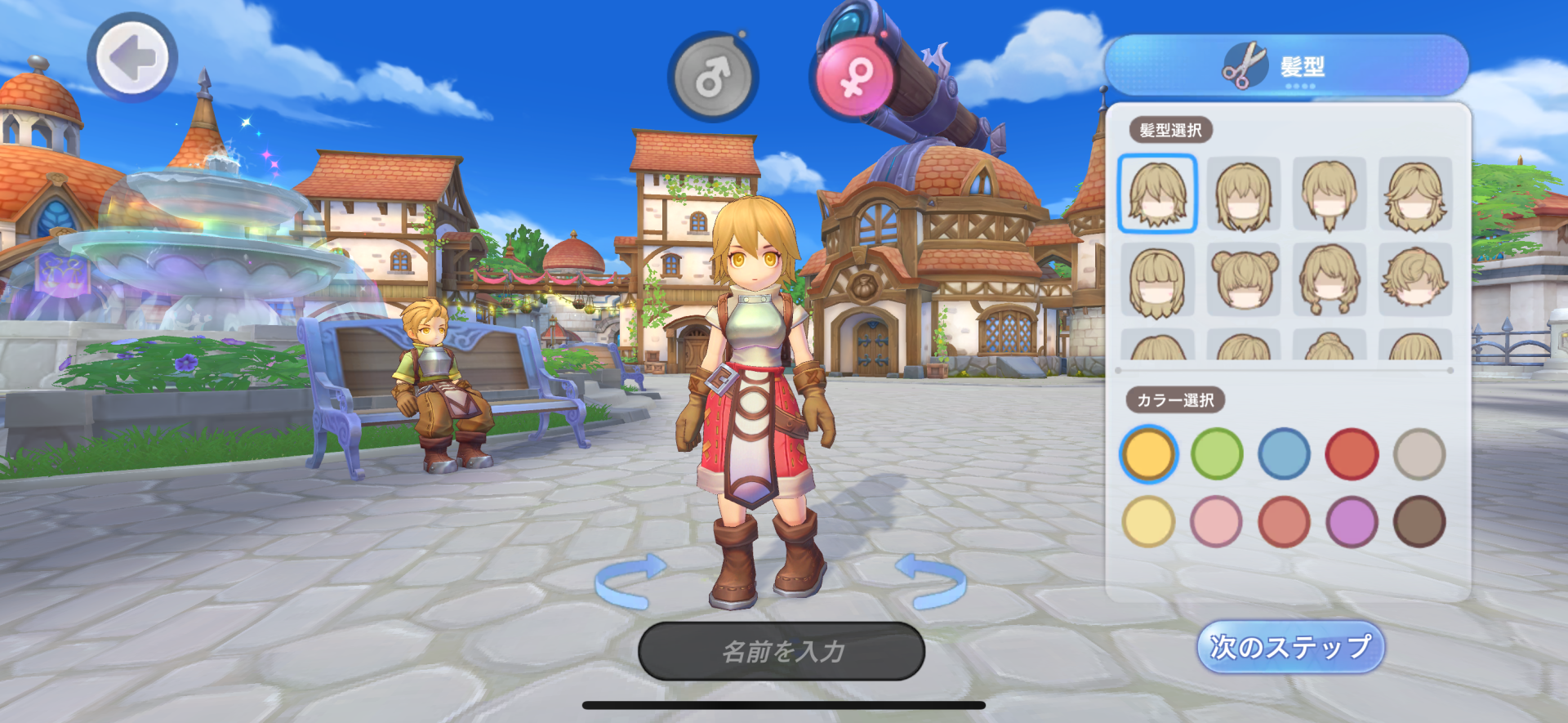Pick the dark brown hair color swatch
The height and width of the screenshot is (723, 1568).
1419,521
